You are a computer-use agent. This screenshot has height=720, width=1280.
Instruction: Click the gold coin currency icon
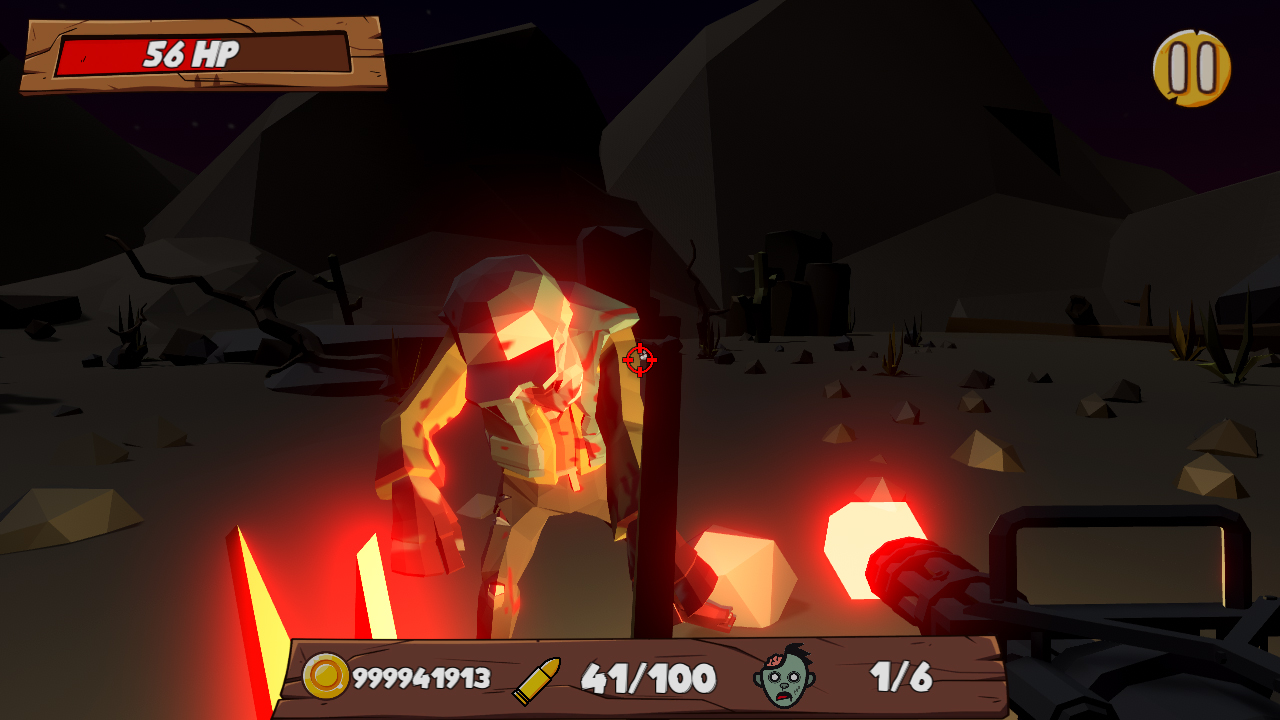point(325,675)
